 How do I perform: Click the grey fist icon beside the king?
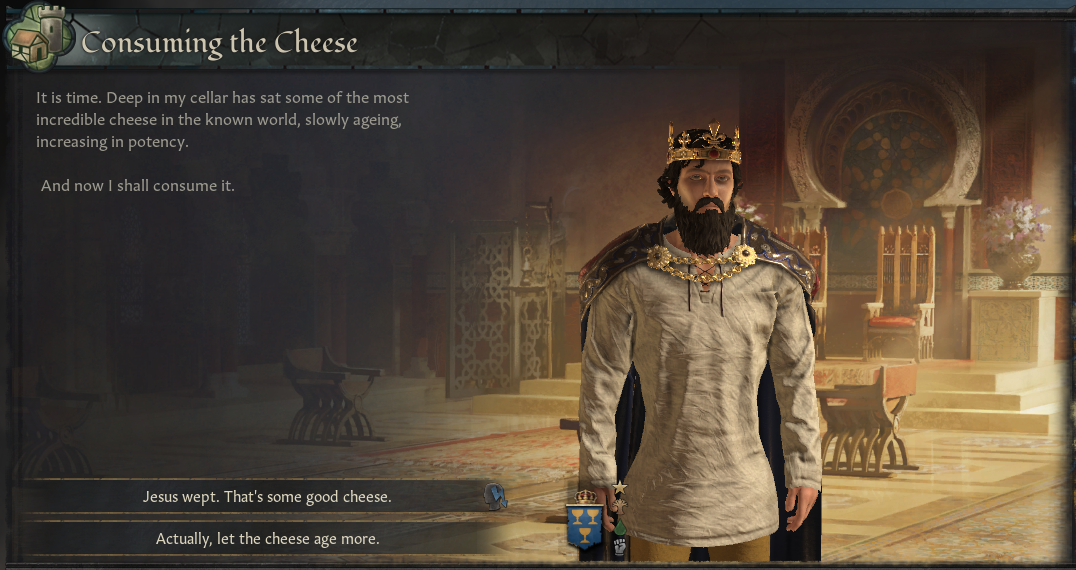[x=619, y=546]
